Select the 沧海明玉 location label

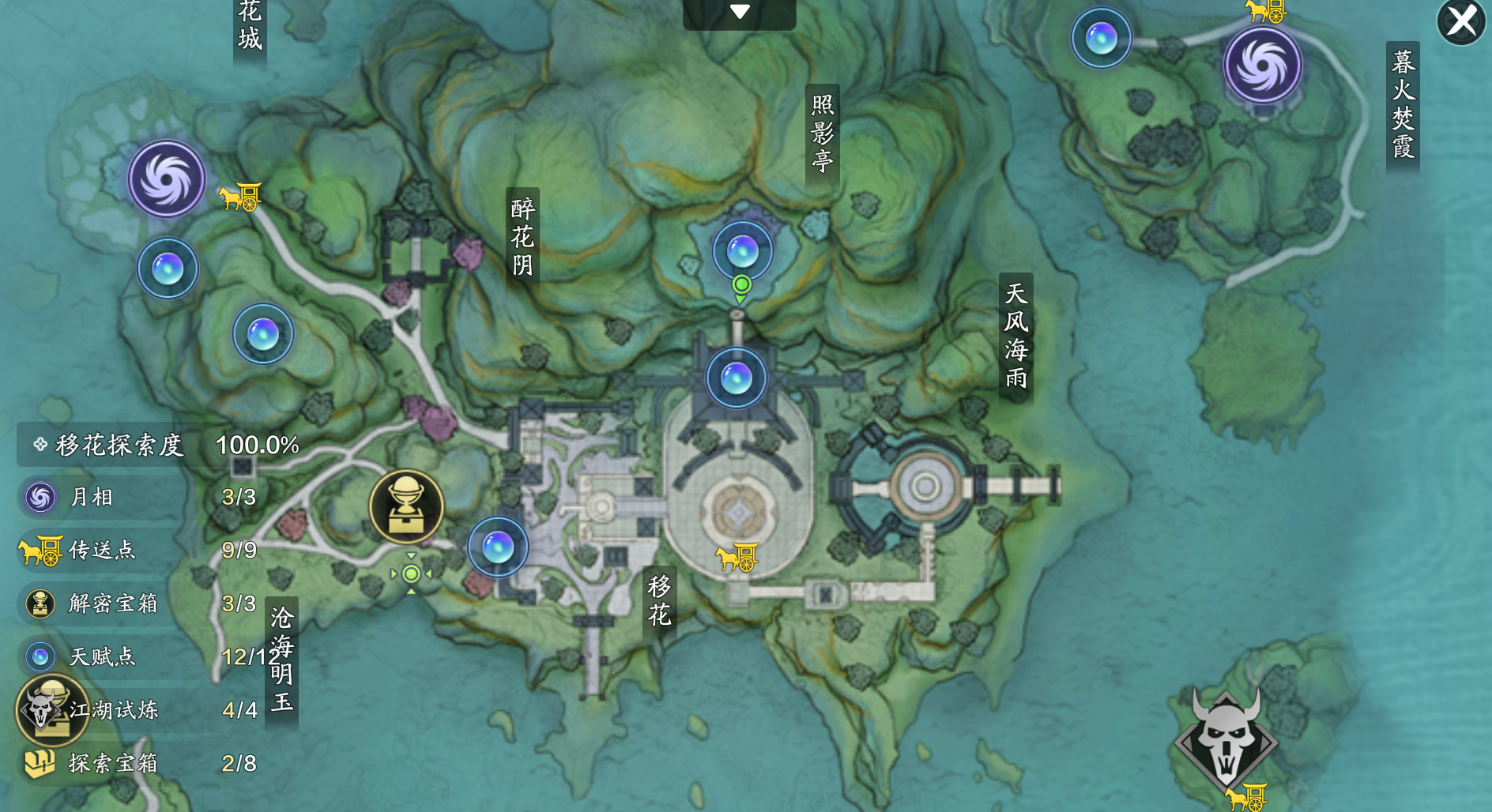pos(281,659)
